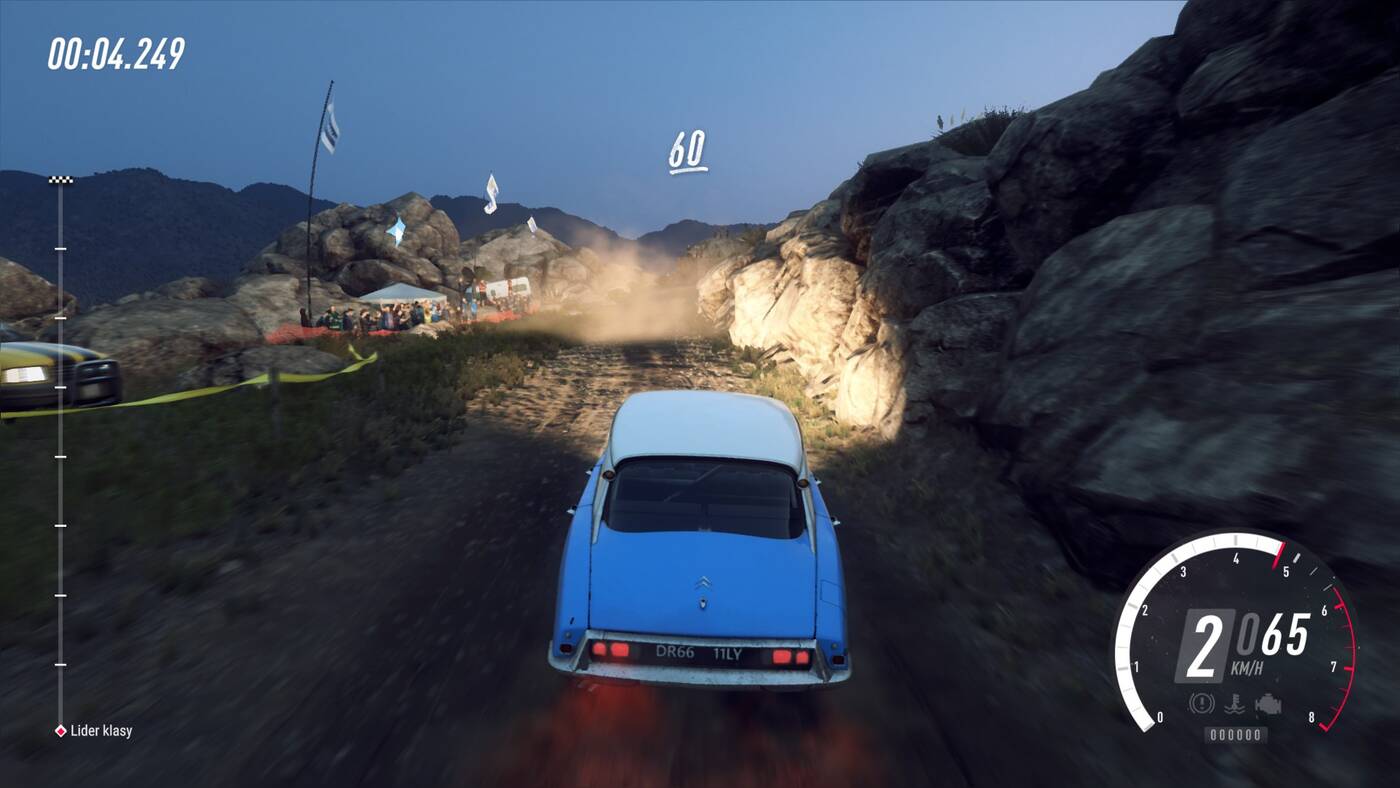1400x788 pixels.
Task: Click the coolant temperature warning icon
Action: pyautogui.click(x=1235, y=703)
